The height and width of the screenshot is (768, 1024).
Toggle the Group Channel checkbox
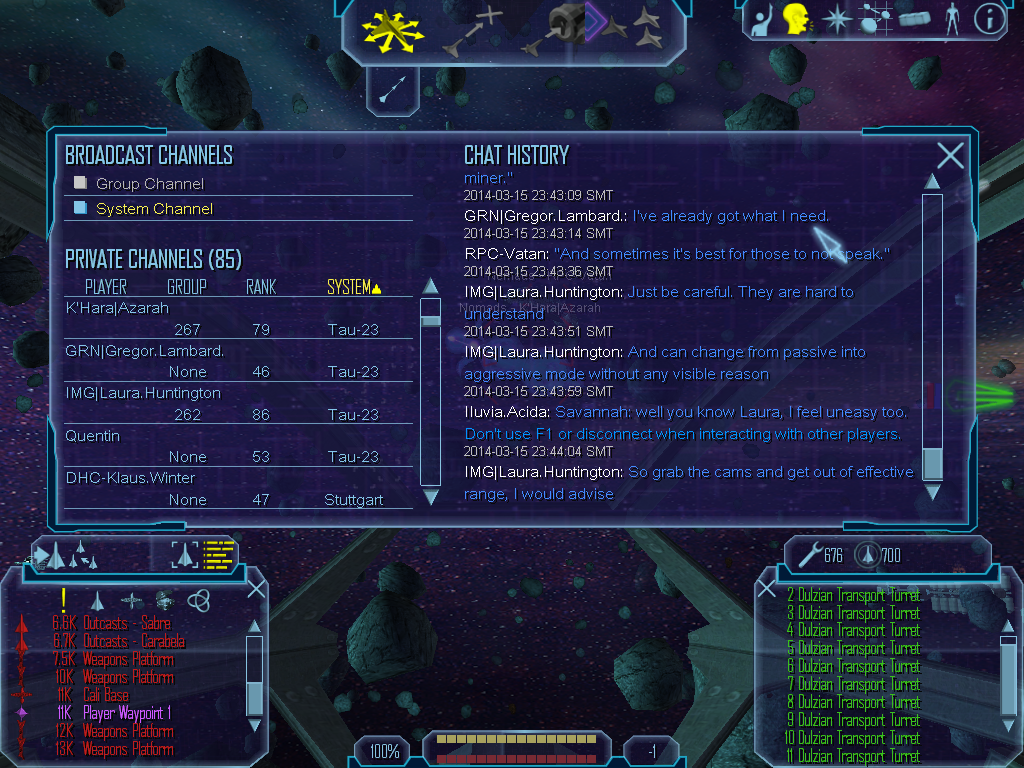pos(81,183)
